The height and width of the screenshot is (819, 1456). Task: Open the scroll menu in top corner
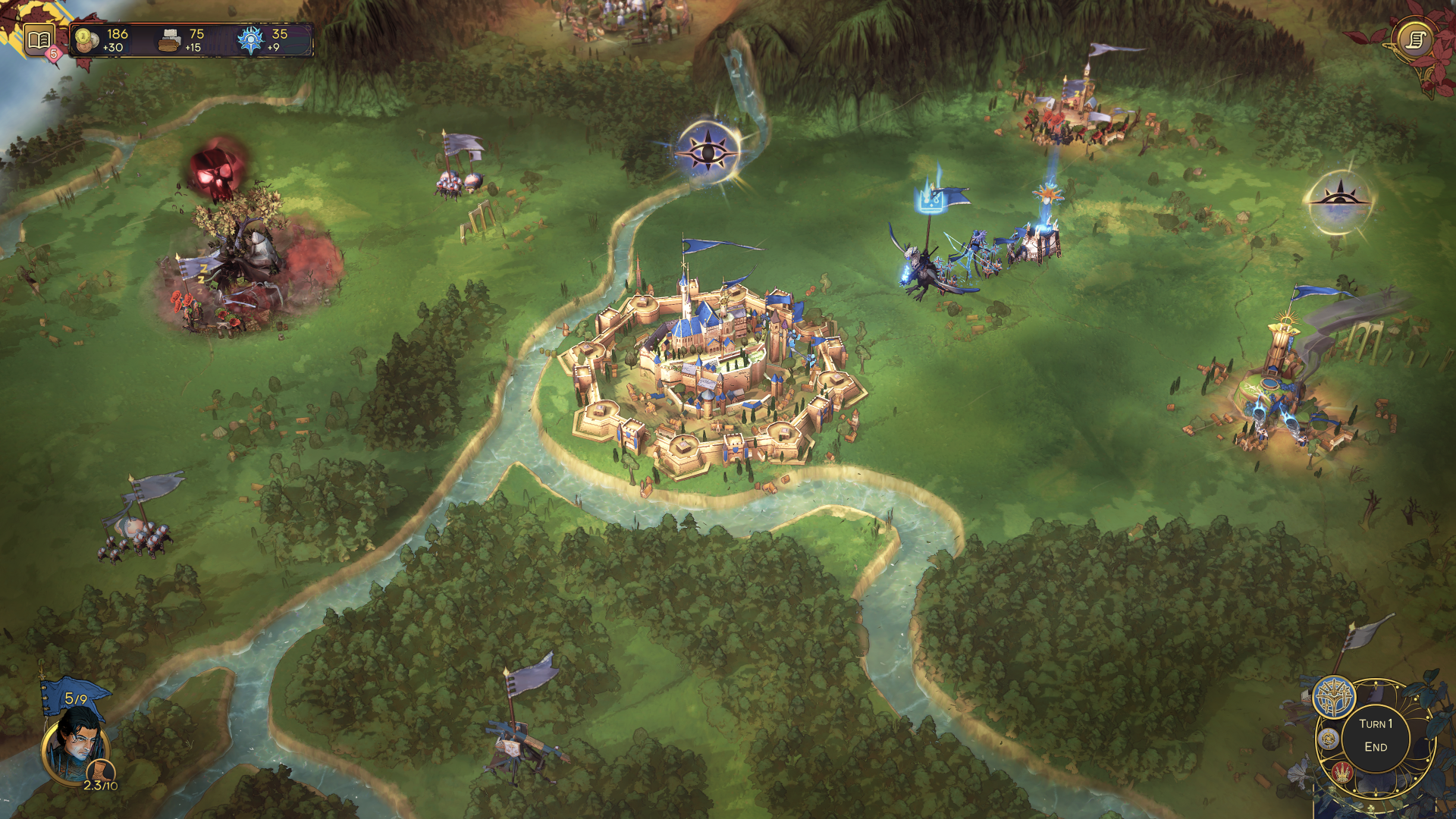[x=1415, y=39]
